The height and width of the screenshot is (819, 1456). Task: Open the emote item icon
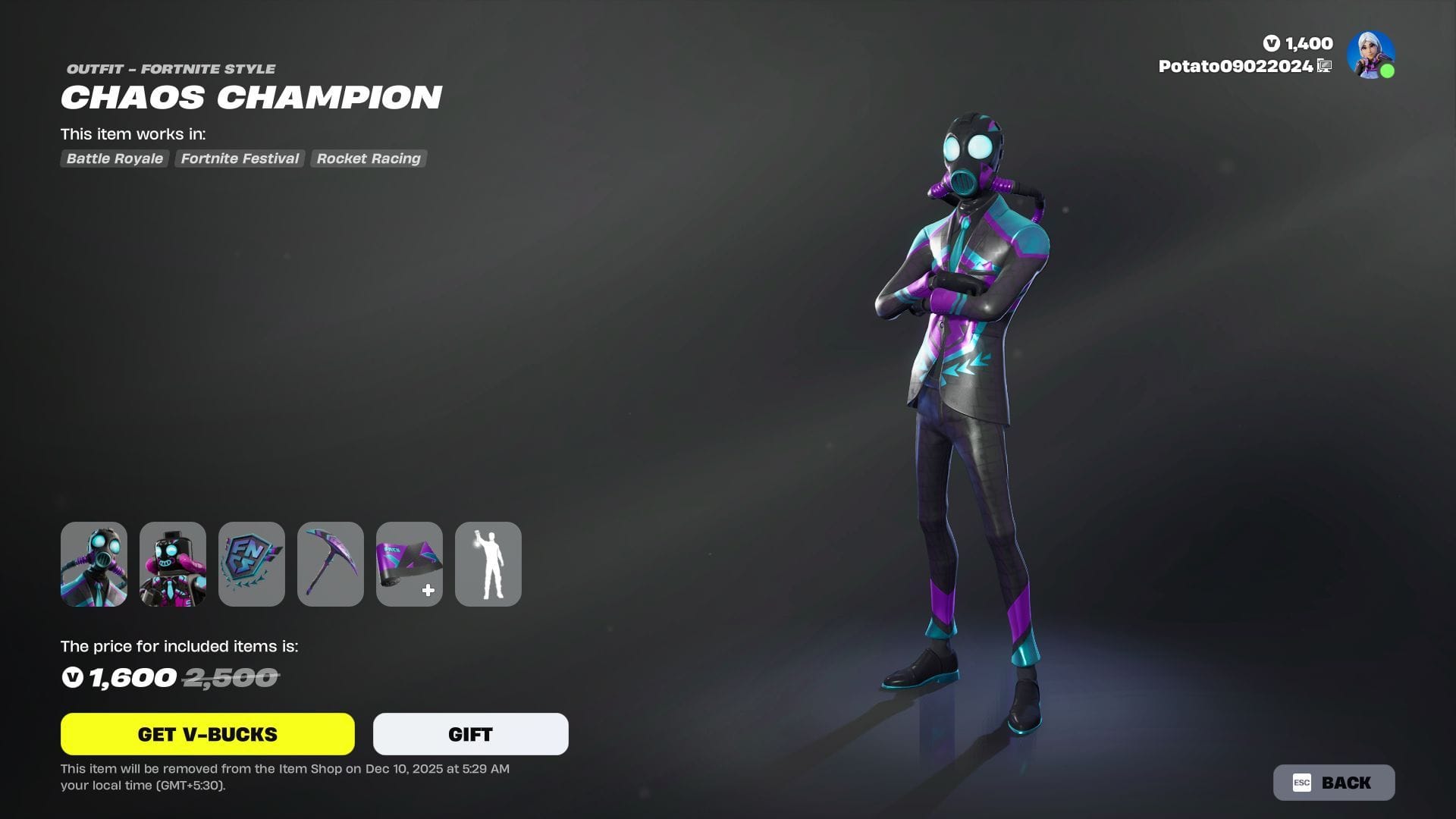[488, 563]
